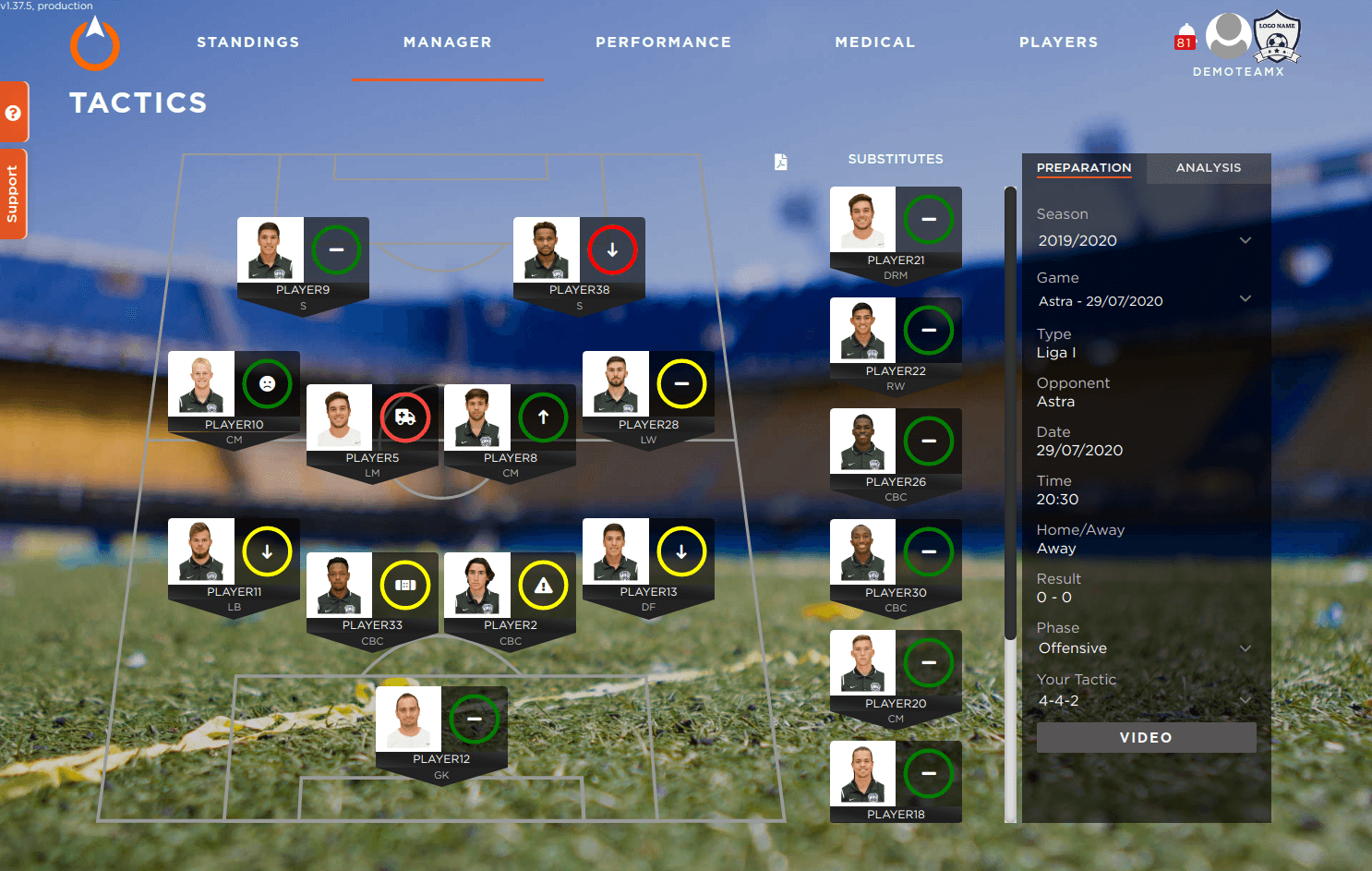Change the Phase dropdown from Offensive
1372x871 pixels.
coord(1144,648)
